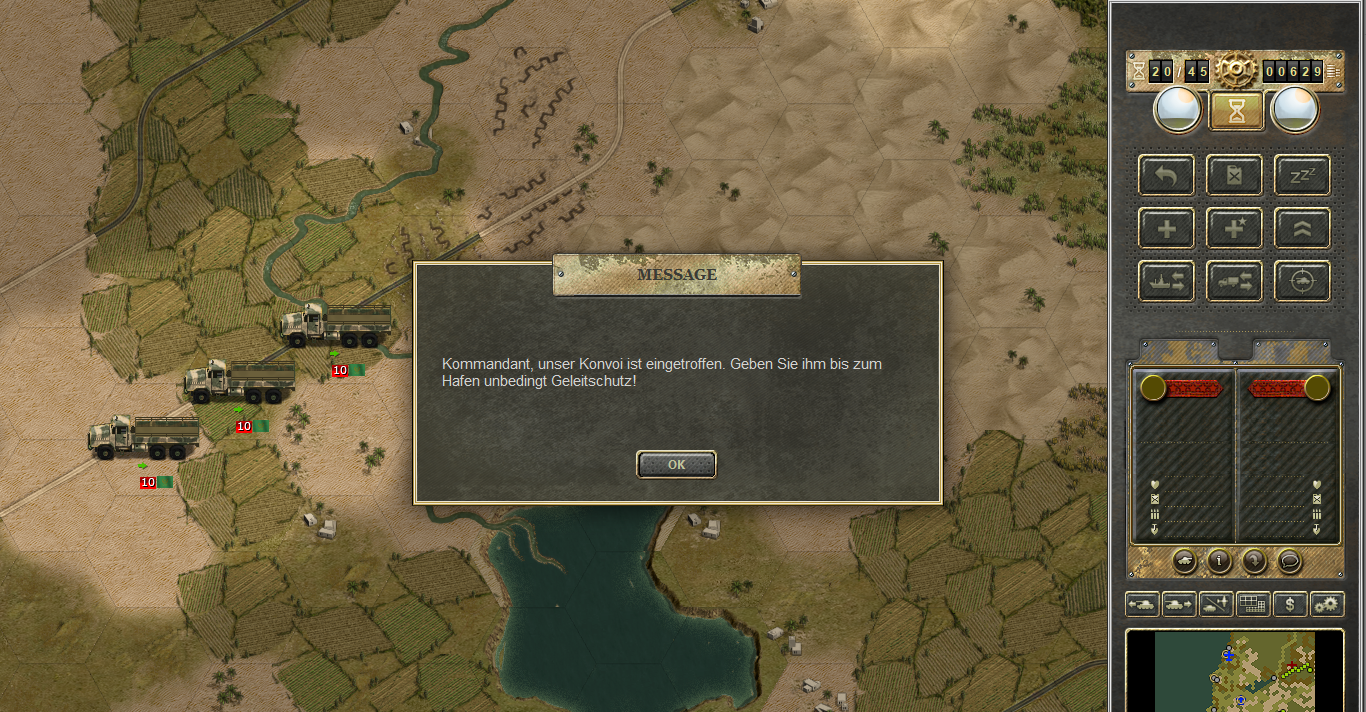End the turn with the hourglass button

pos(1236,112)
